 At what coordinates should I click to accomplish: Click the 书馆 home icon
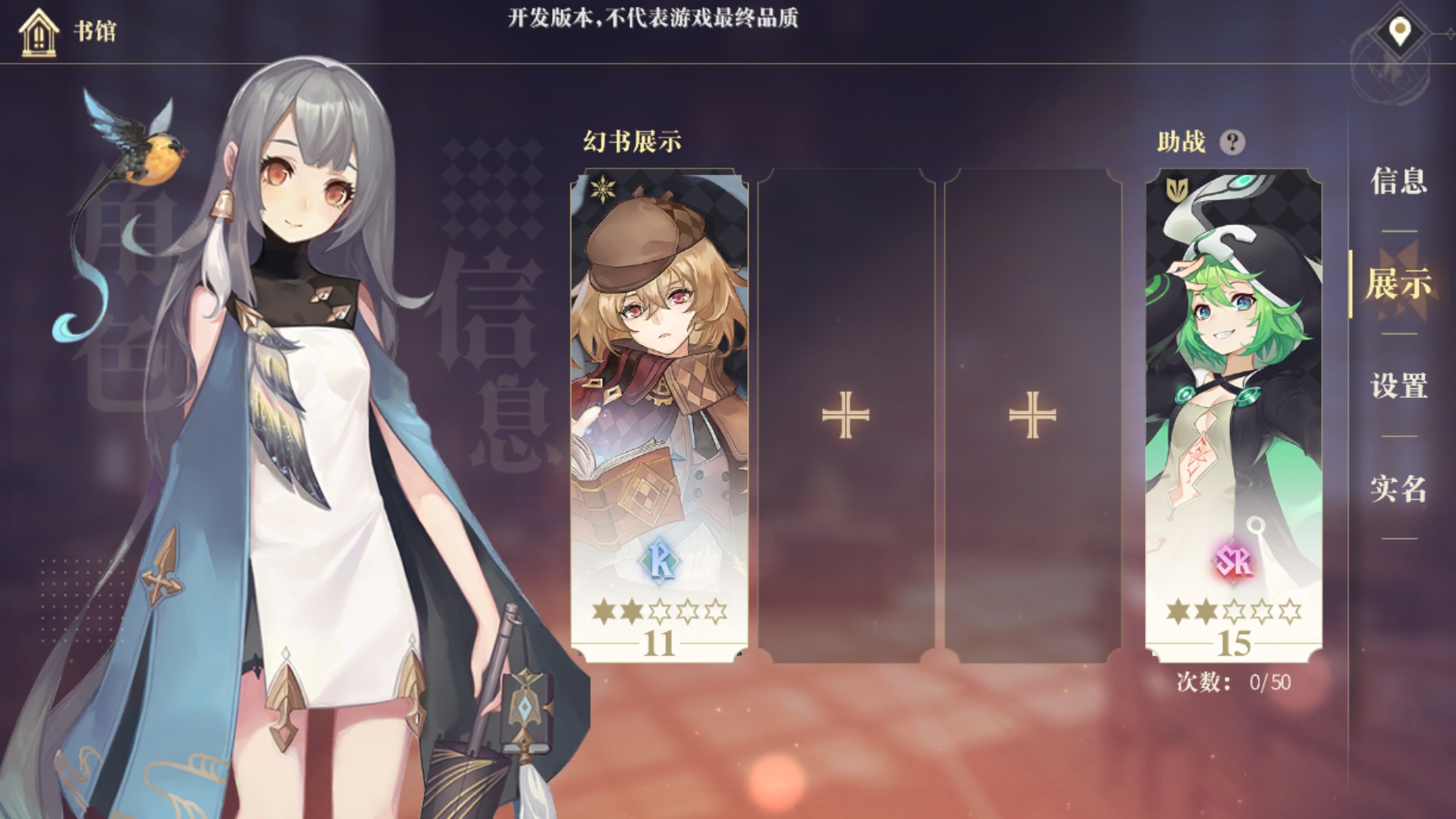coord(39,33)
